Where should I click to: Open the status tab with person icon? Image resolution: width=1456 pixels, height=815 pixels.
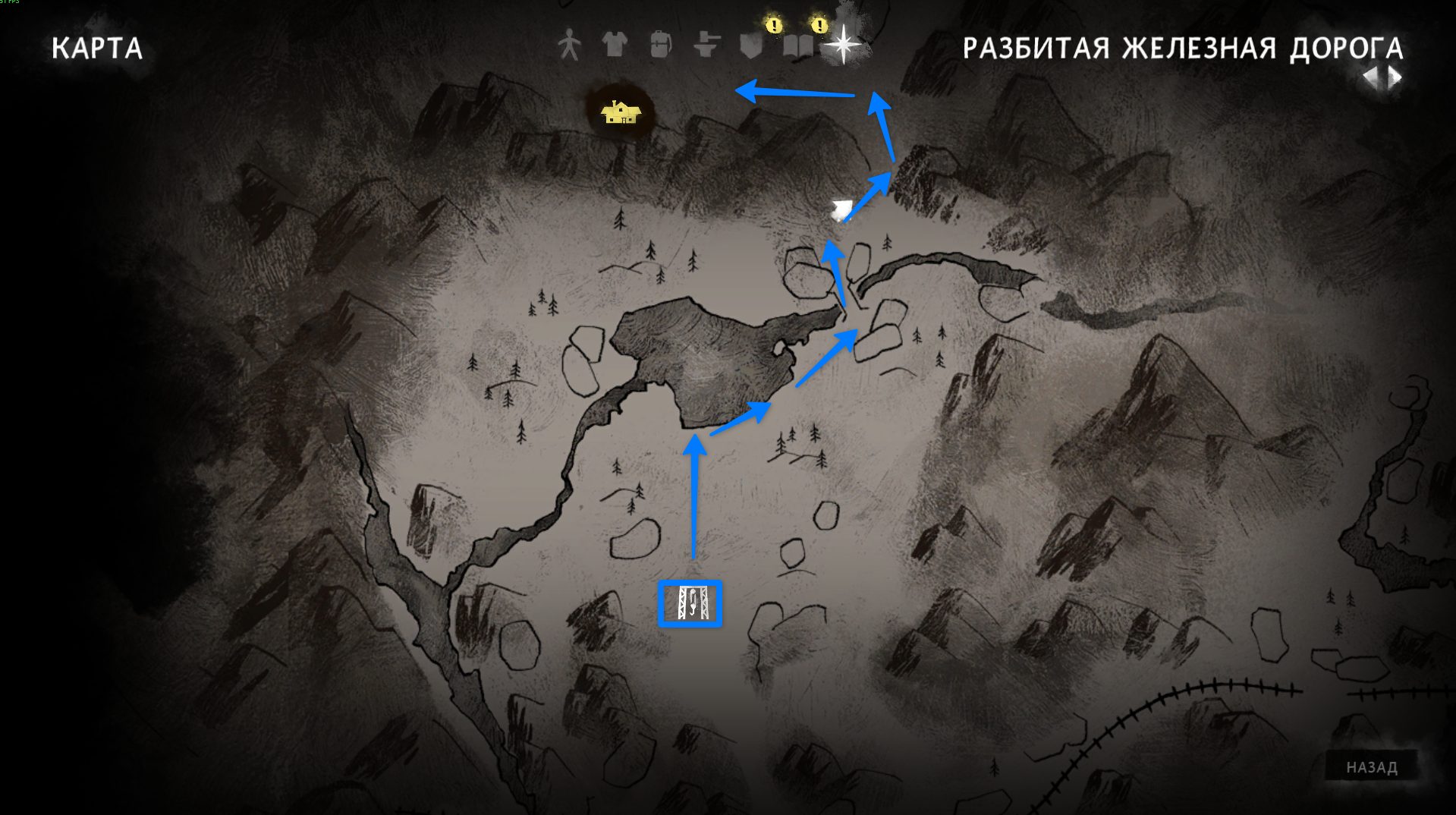pyautogui.click(x=569, y=46)
